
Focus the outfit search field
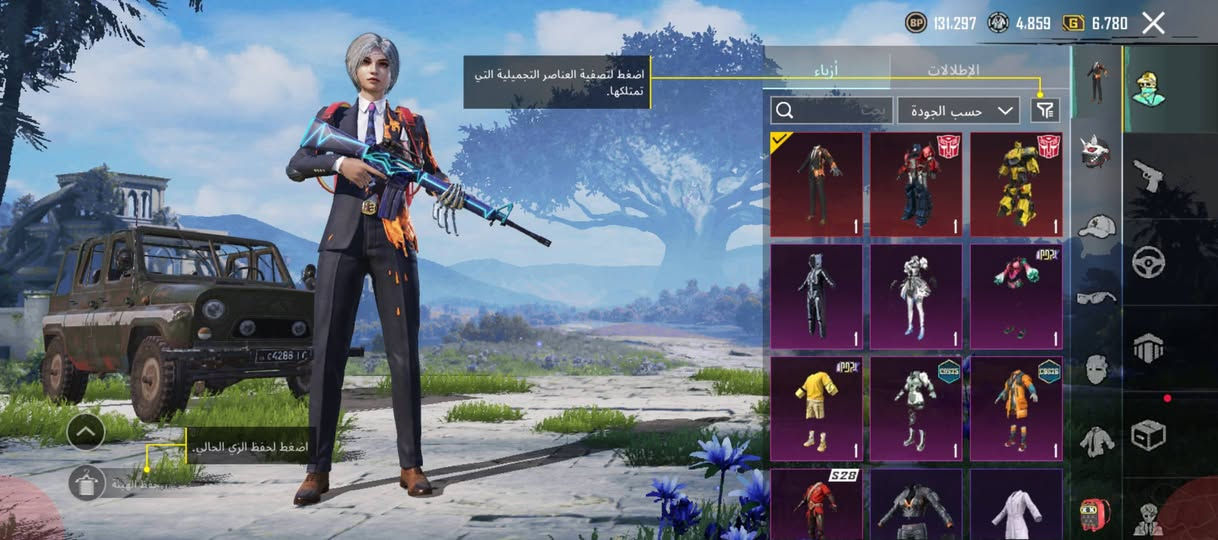click(832, 110)
